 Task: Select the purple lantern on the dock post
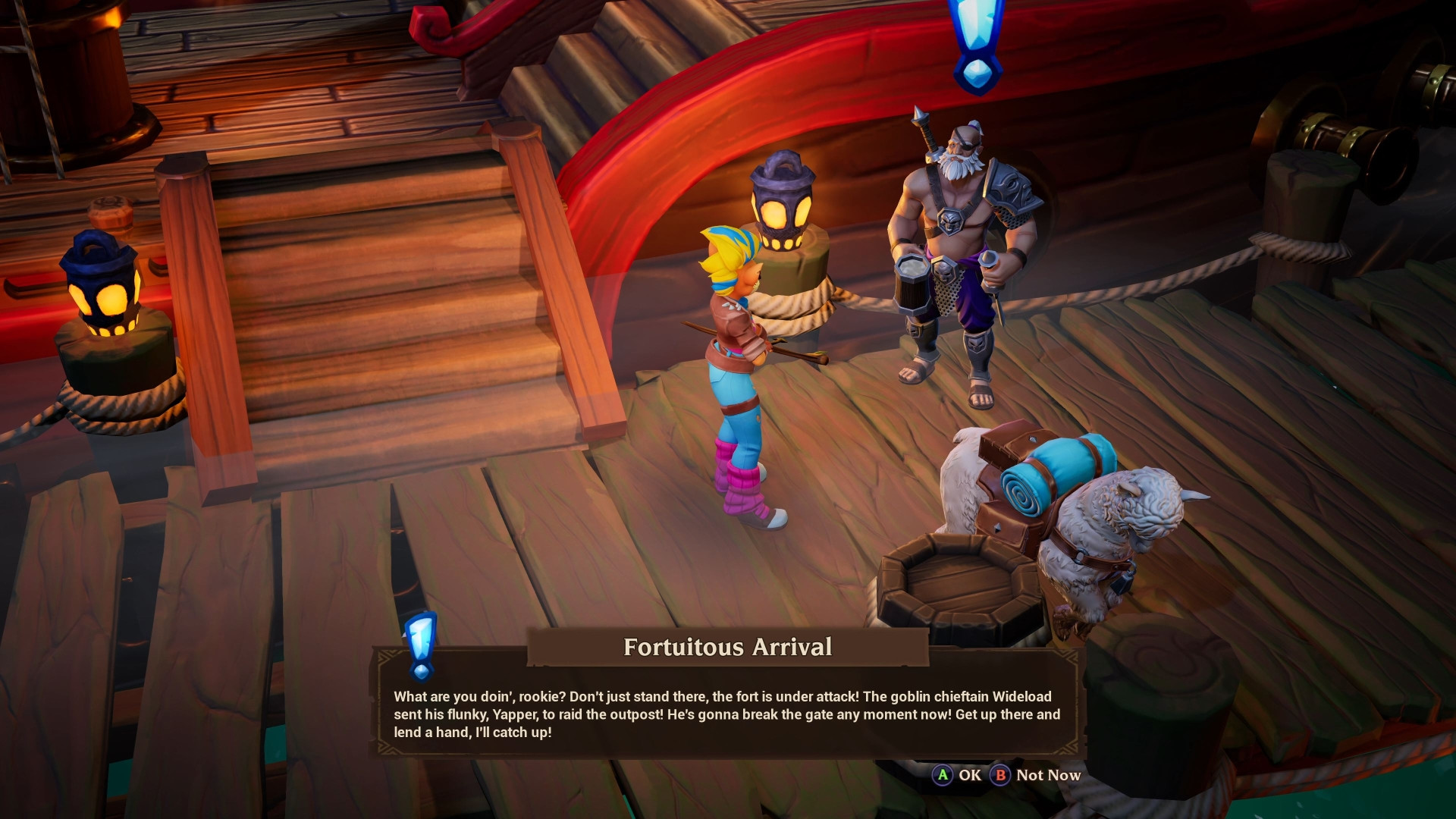783,205
